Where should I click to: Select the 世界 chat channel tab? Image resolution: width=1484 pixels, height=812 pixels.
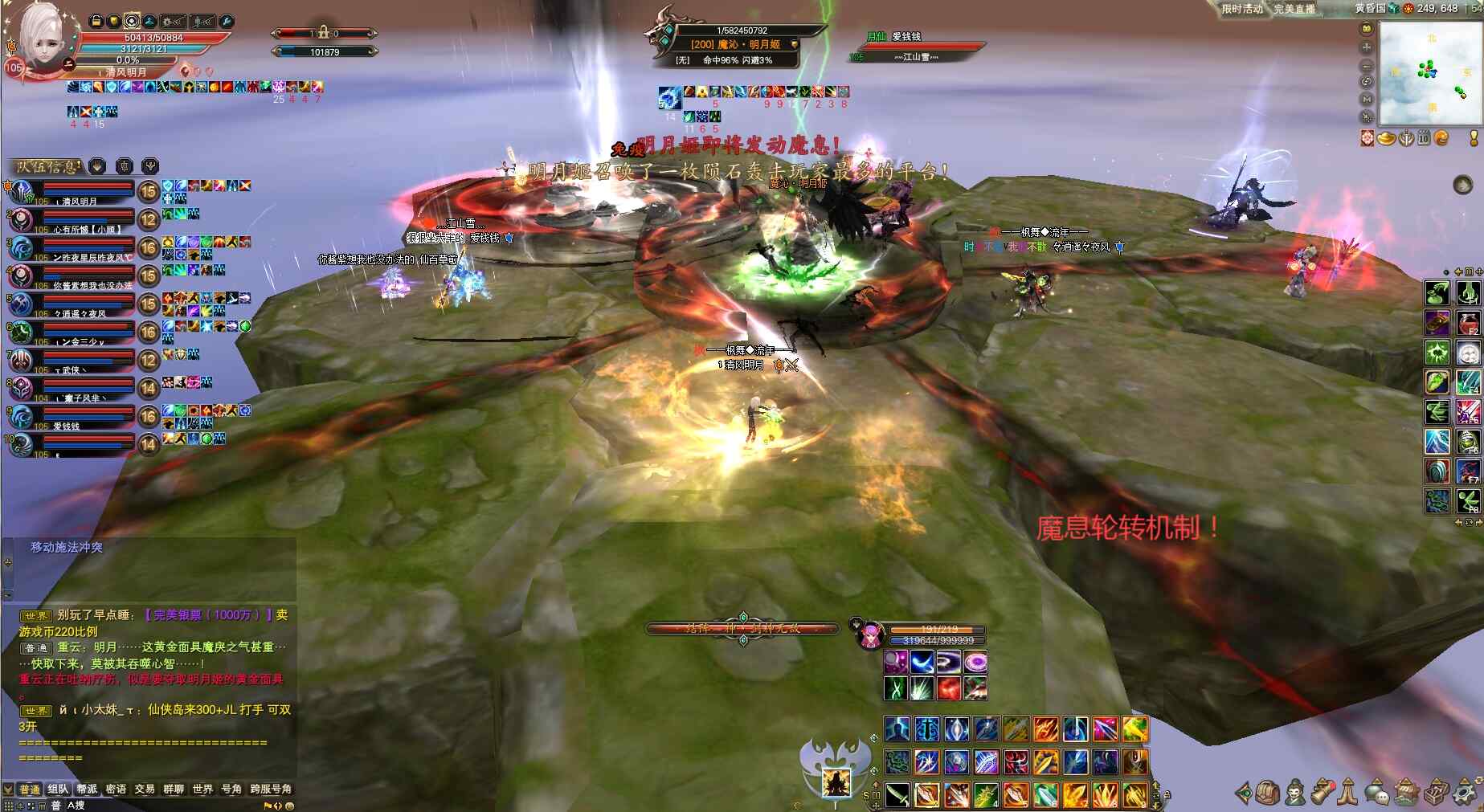pos(202,789)
